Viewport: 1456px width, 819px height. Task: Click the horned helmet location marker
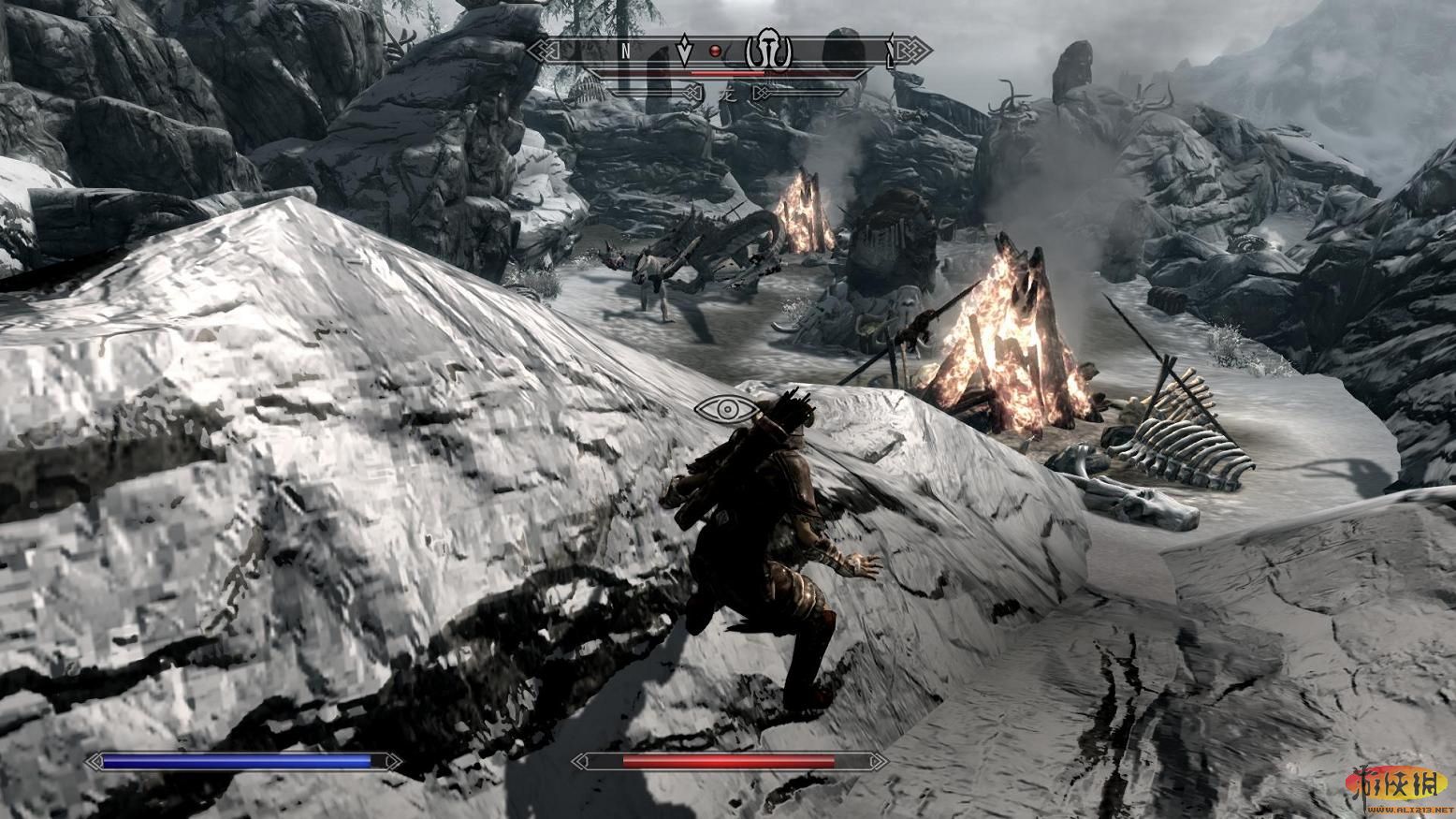[x=767, y=51]
